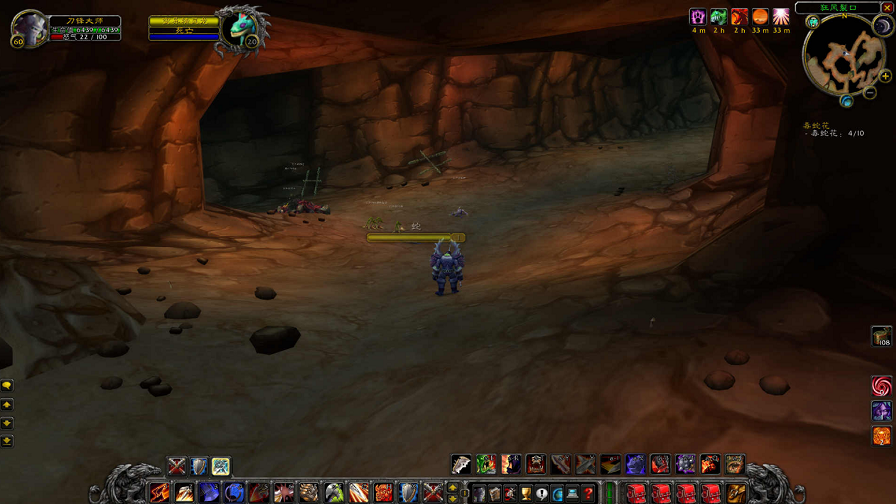Click the orange sun buff icon

pyautogui.click(x=760, y=17)
